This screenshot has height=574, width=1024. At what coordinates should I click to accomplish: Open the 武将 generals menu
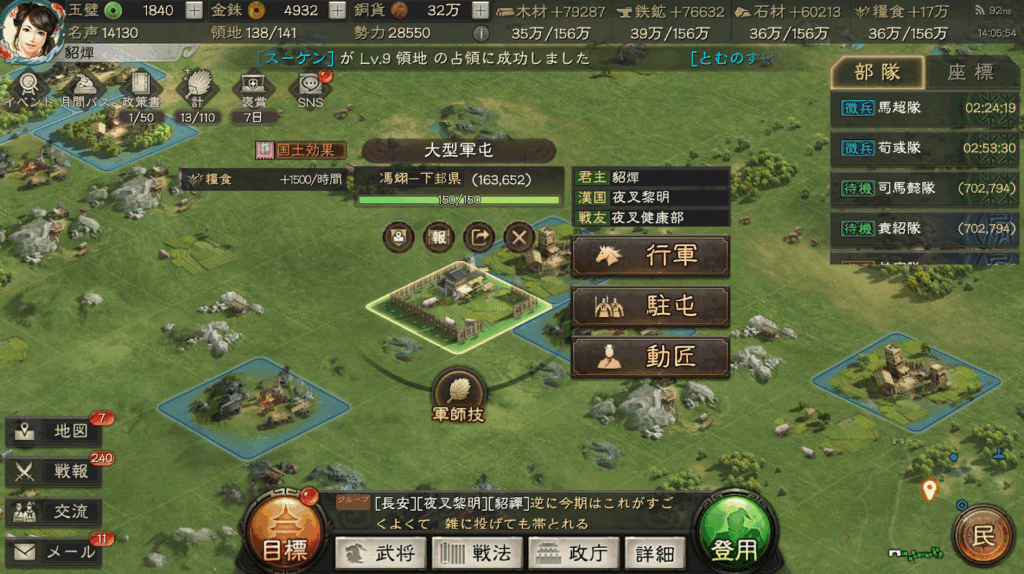[380, 552]
